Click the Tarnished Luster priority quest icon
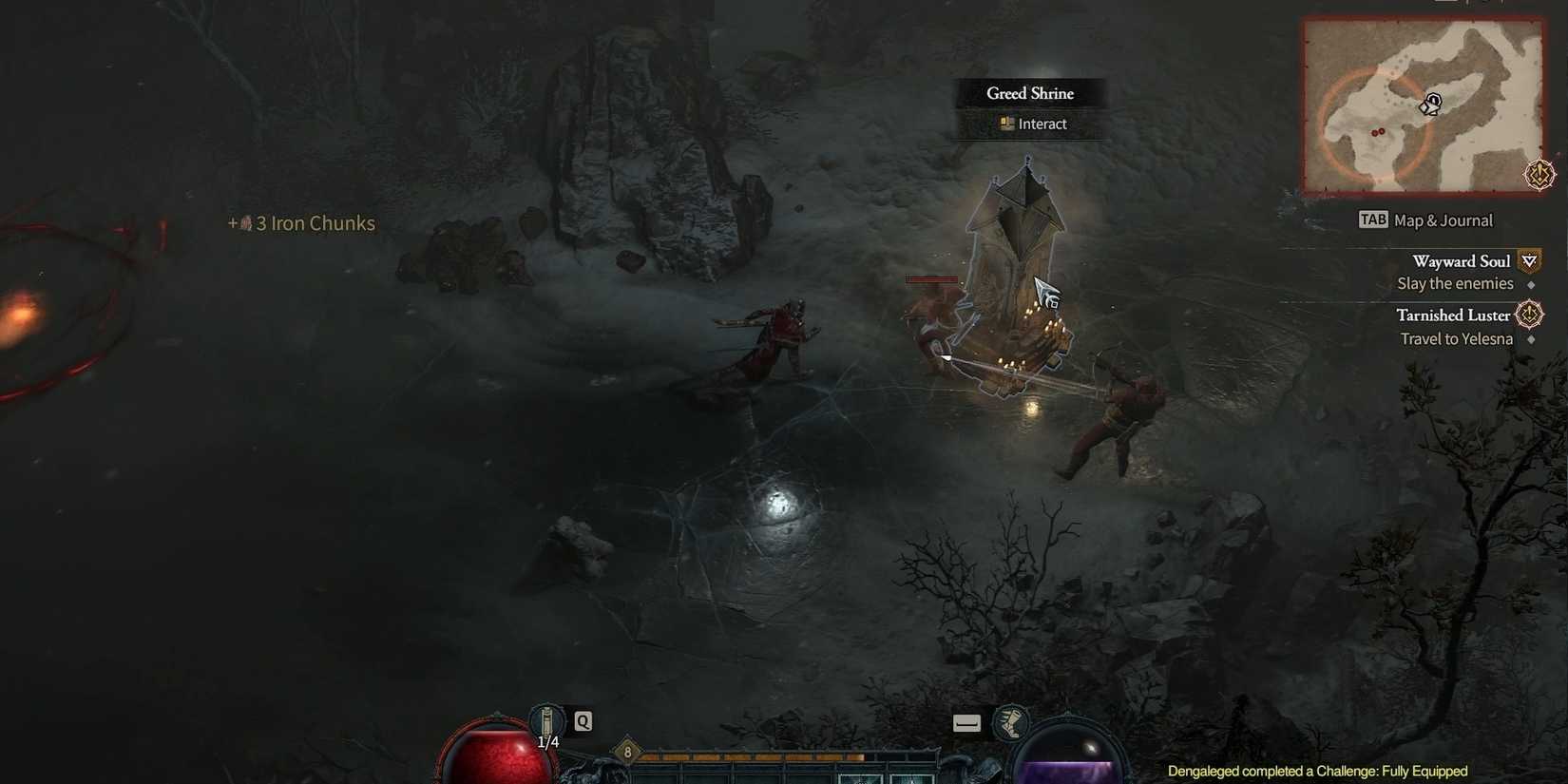The width and height of the screenshot is (1568, 784). [x=1529, y=314]
